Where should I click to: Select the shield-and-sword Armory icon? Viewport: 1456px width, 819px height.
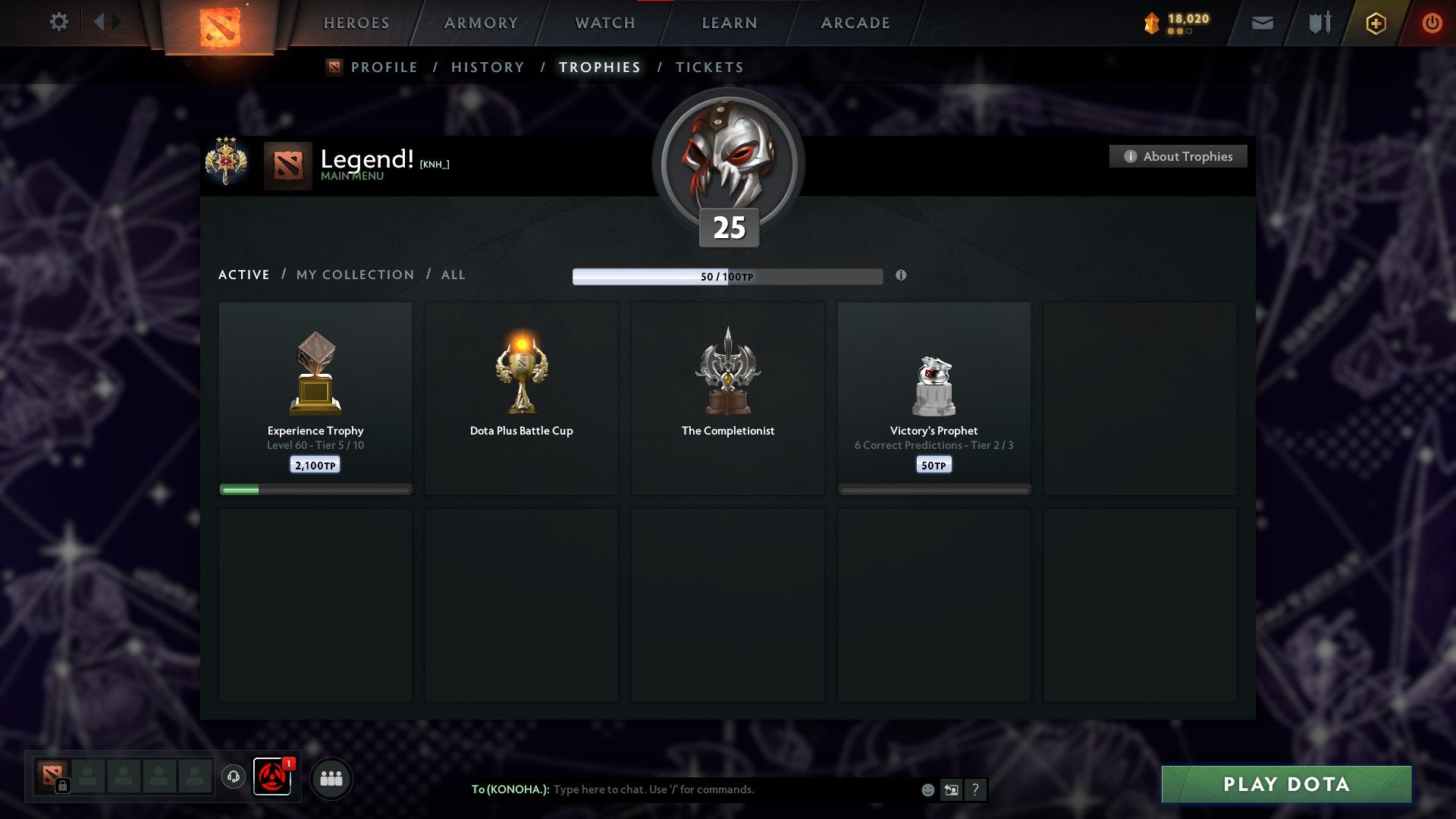pyautogui.click(x=1319, y=23)
